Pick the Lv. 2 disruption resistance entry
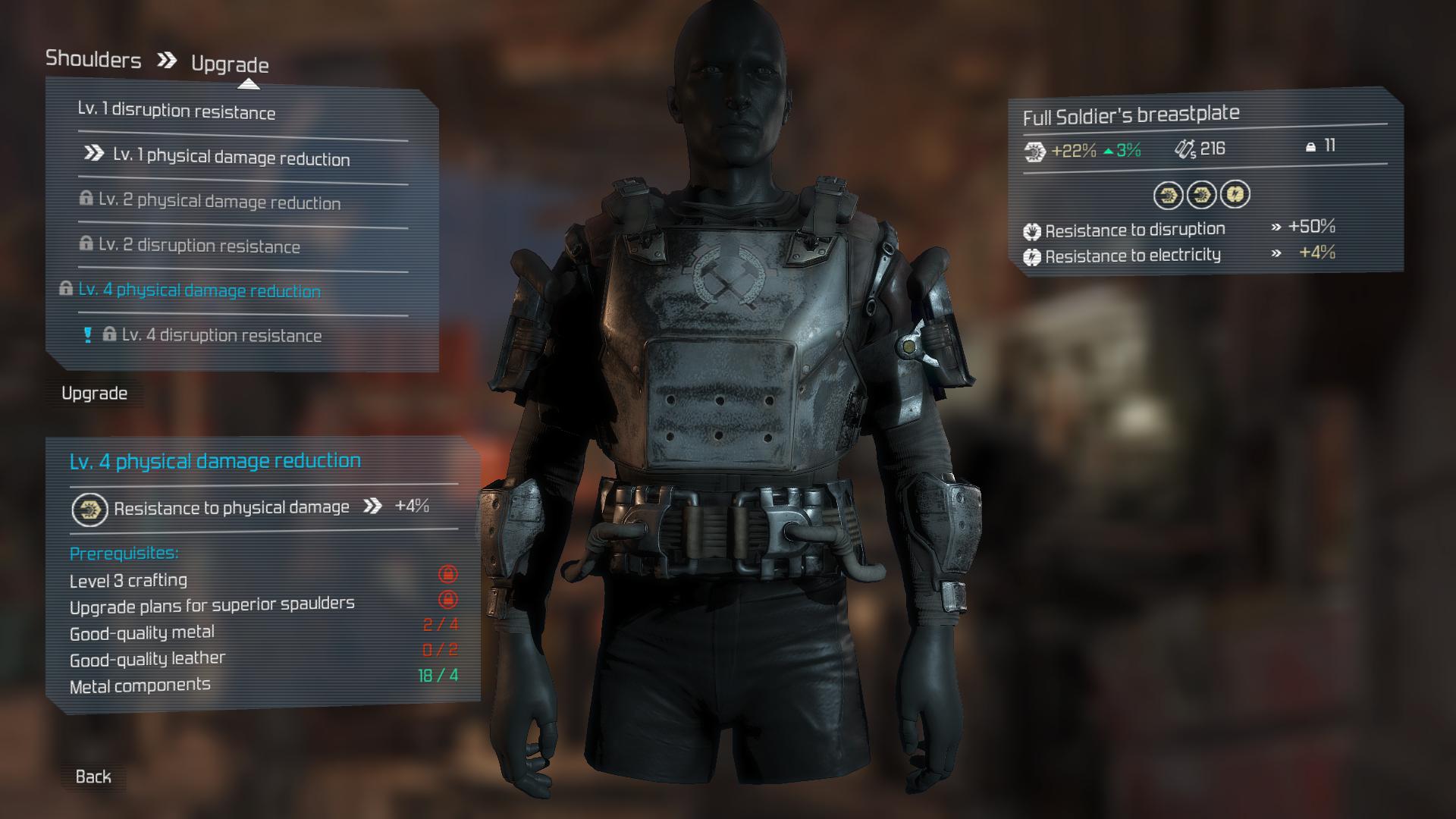 pos(199,246)
